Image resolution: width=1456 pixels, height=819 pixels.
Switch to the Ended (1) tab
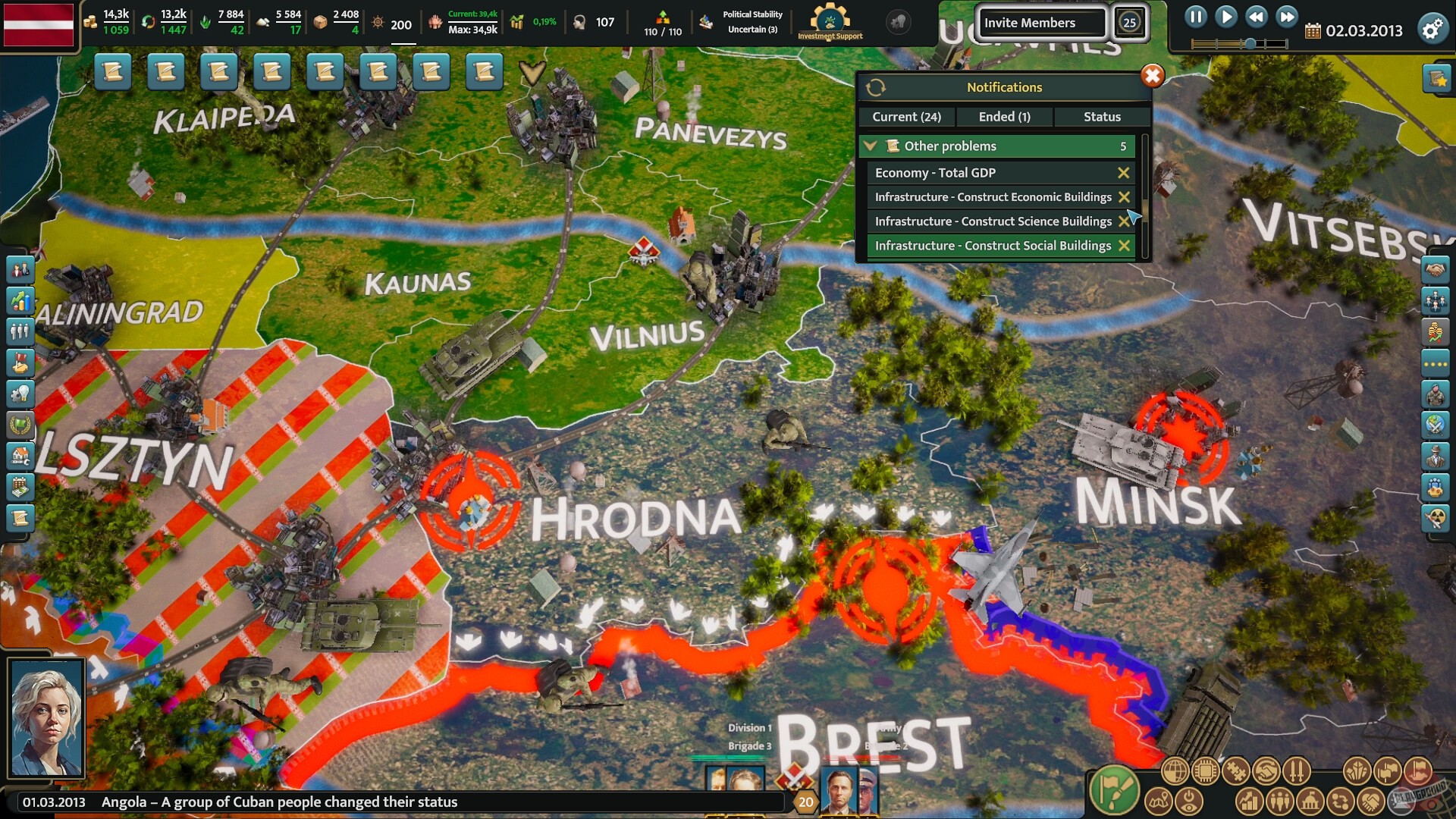[1005, 117]
